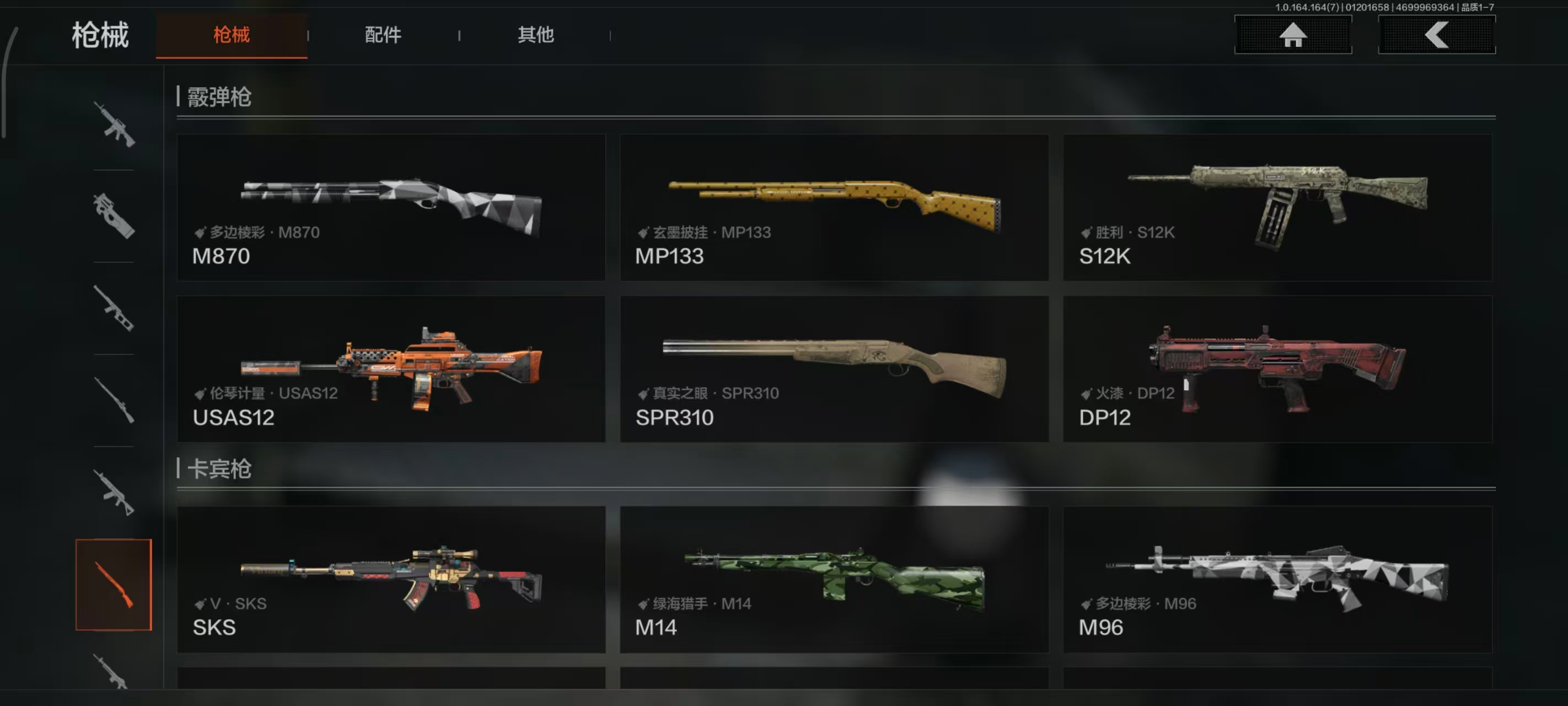The image size is (1568, 706).
Task: Open the SPR310 shotgun card
Action: click(834, 368)
